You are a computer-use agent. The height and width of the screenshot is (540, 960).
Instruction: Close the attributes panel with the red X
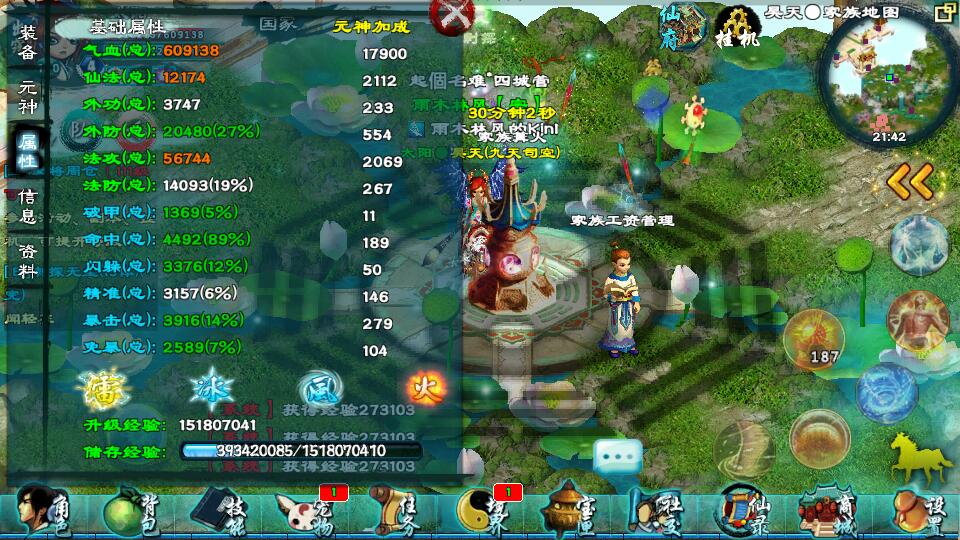451,16
